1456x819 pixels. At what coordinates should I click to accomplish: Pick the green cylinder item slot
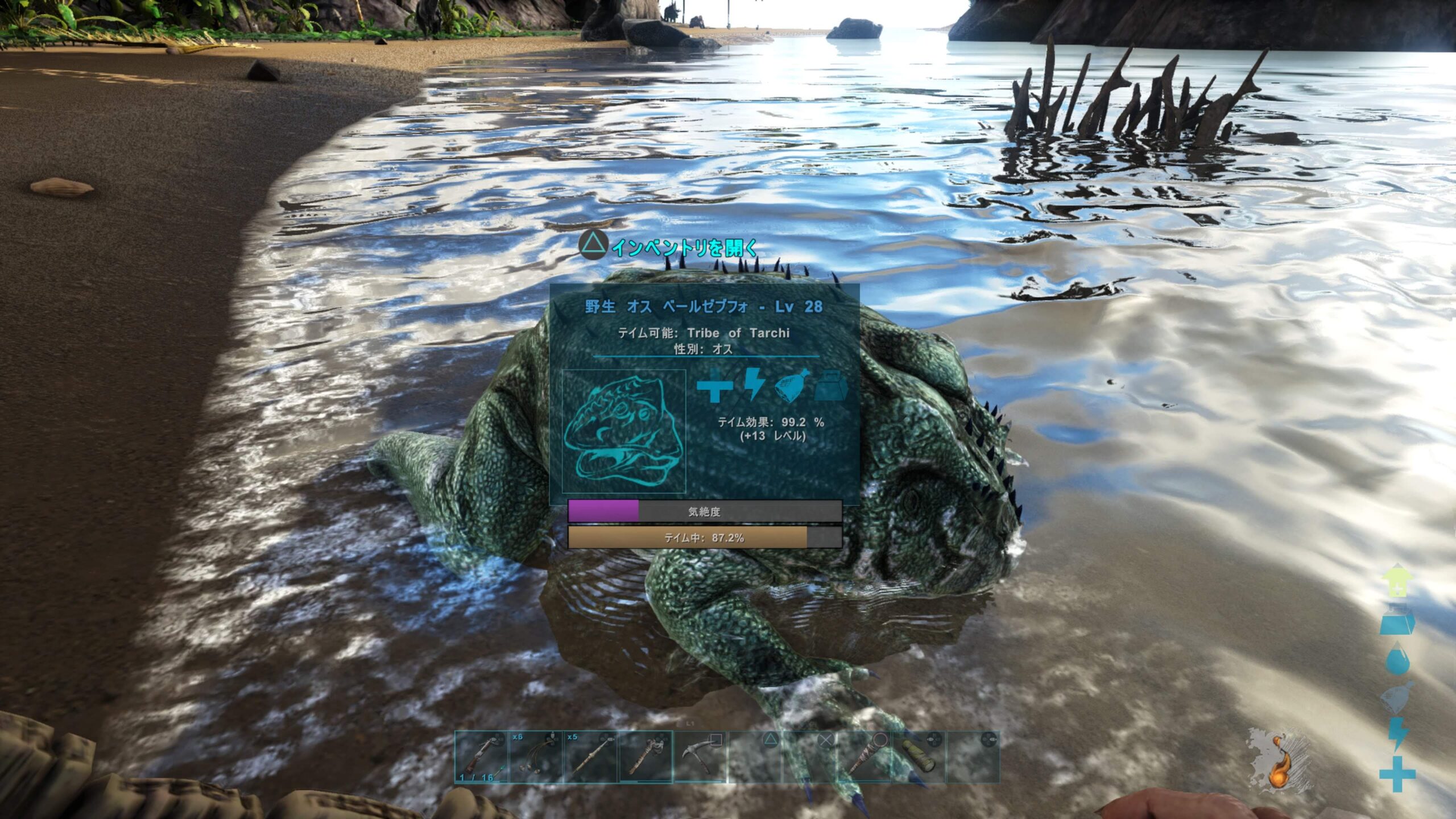click(x=919, y=757)
